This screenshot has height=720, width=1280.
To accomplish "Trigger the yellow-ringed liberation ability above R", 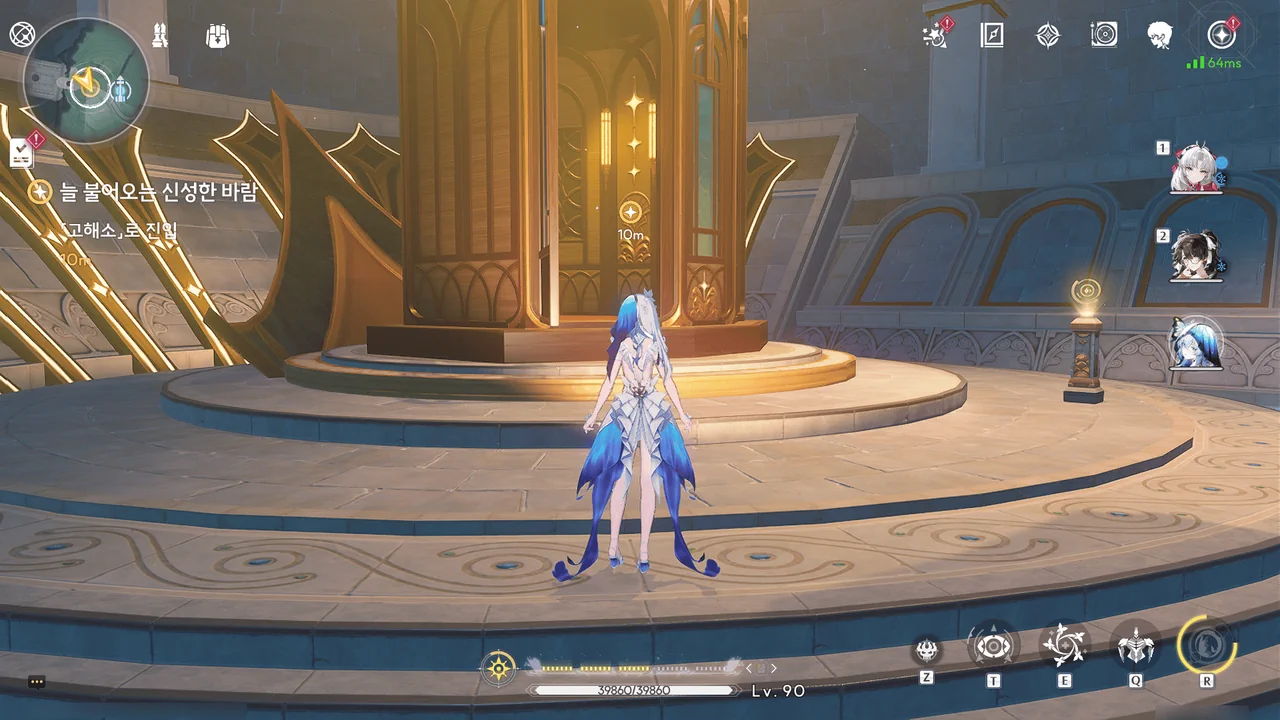I will tap(1207, 644).
